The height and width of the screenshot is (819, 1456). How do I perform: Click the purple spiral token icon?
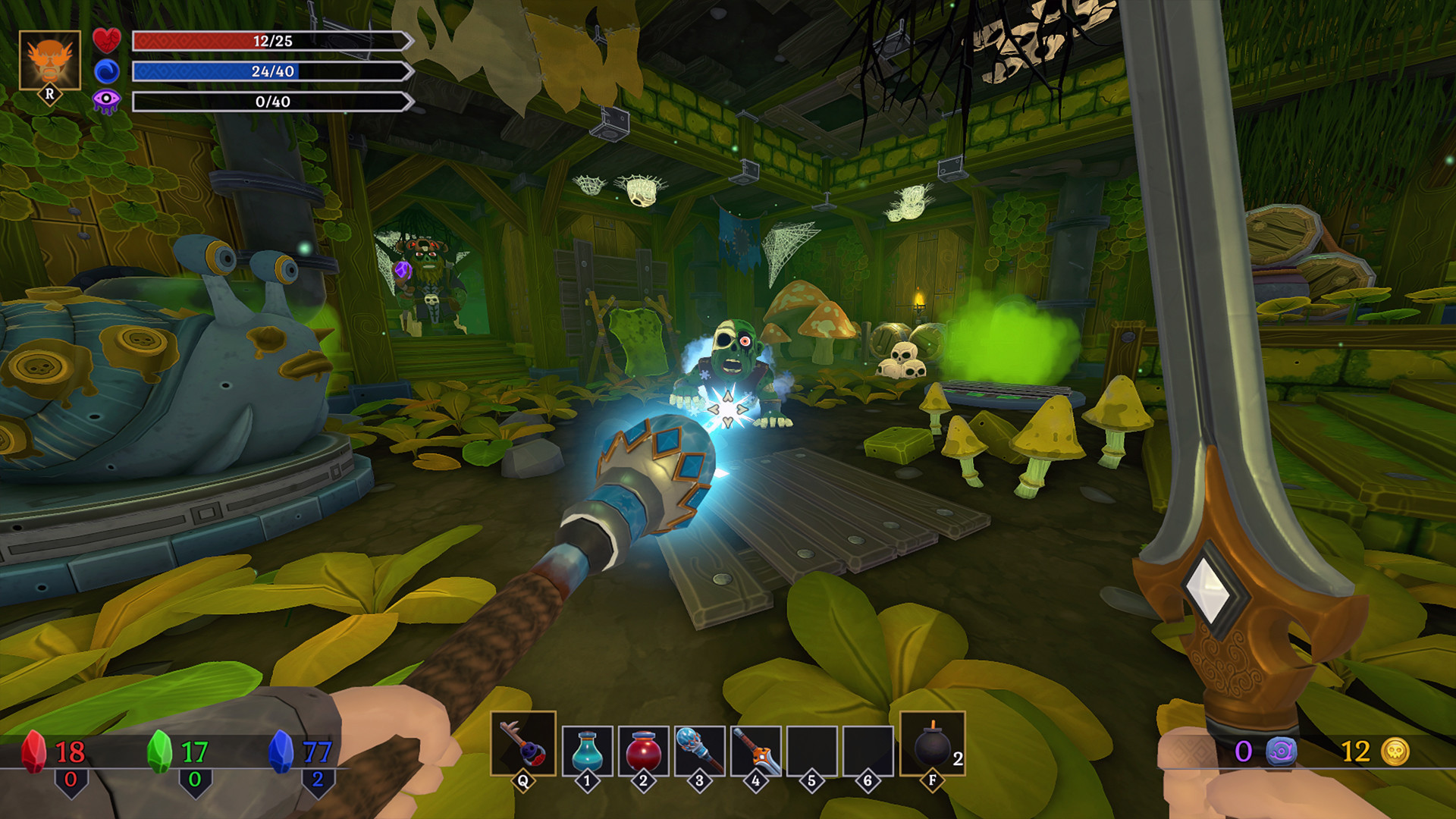(1281, 752)
